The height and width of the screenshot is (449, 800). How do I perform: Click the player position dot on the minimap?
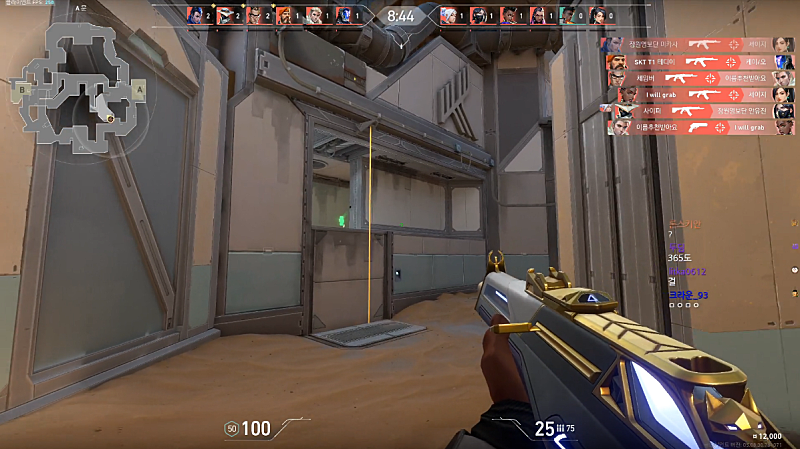(111, 118)
